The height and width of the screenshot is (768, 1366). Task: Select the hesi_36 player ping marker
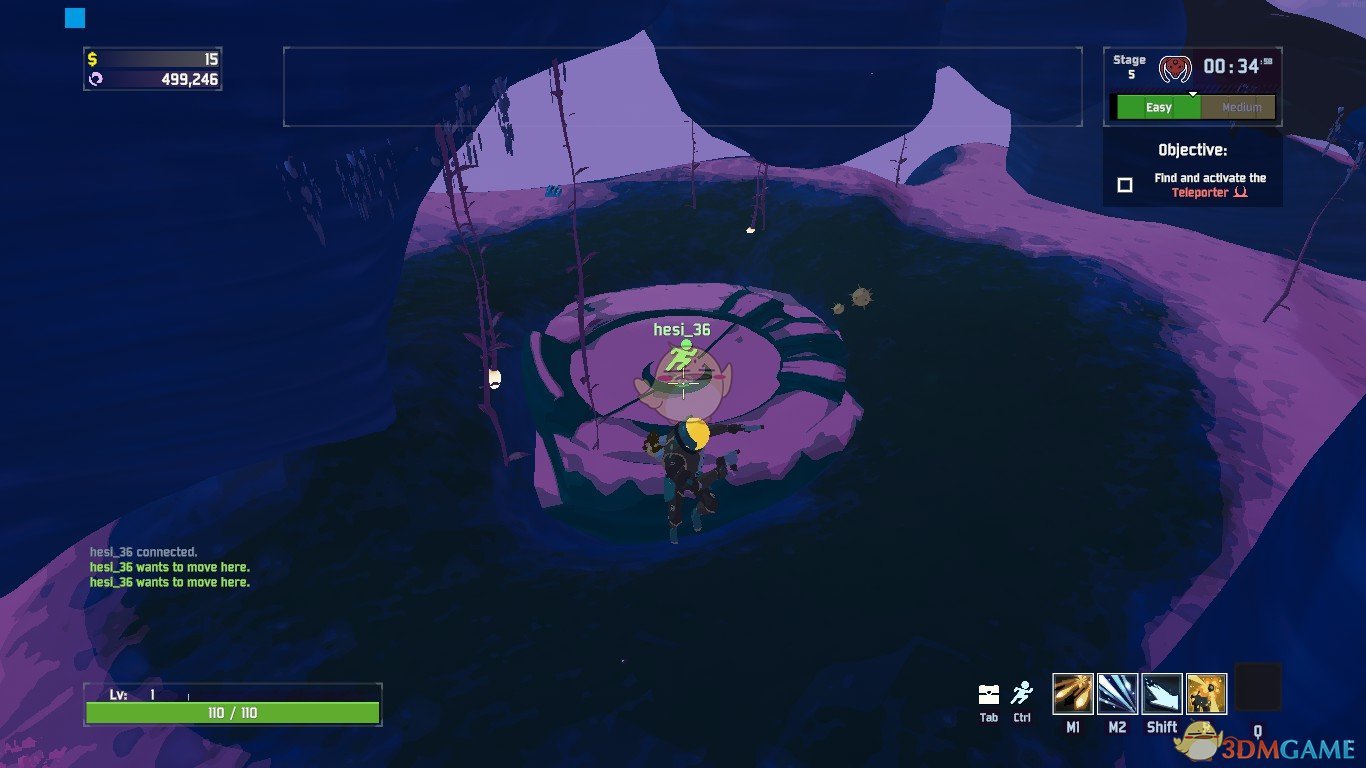coord(682,352)
